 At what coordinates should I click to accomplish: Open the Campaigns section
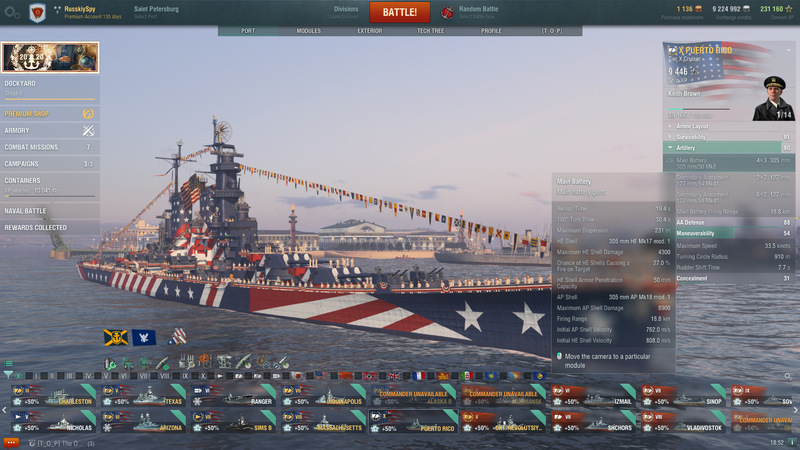[x=48, y=163]
